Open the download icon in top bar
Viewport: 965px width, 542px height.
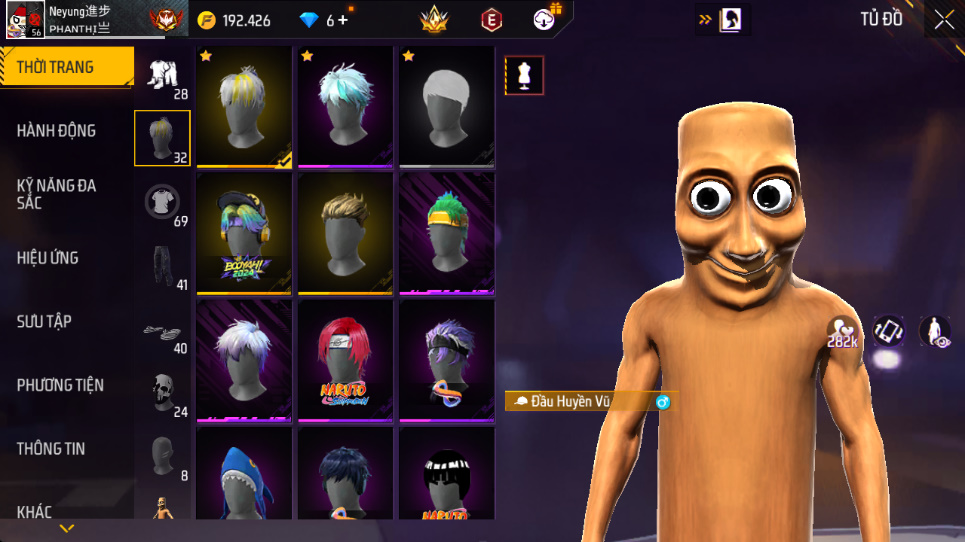pos(545,19)
